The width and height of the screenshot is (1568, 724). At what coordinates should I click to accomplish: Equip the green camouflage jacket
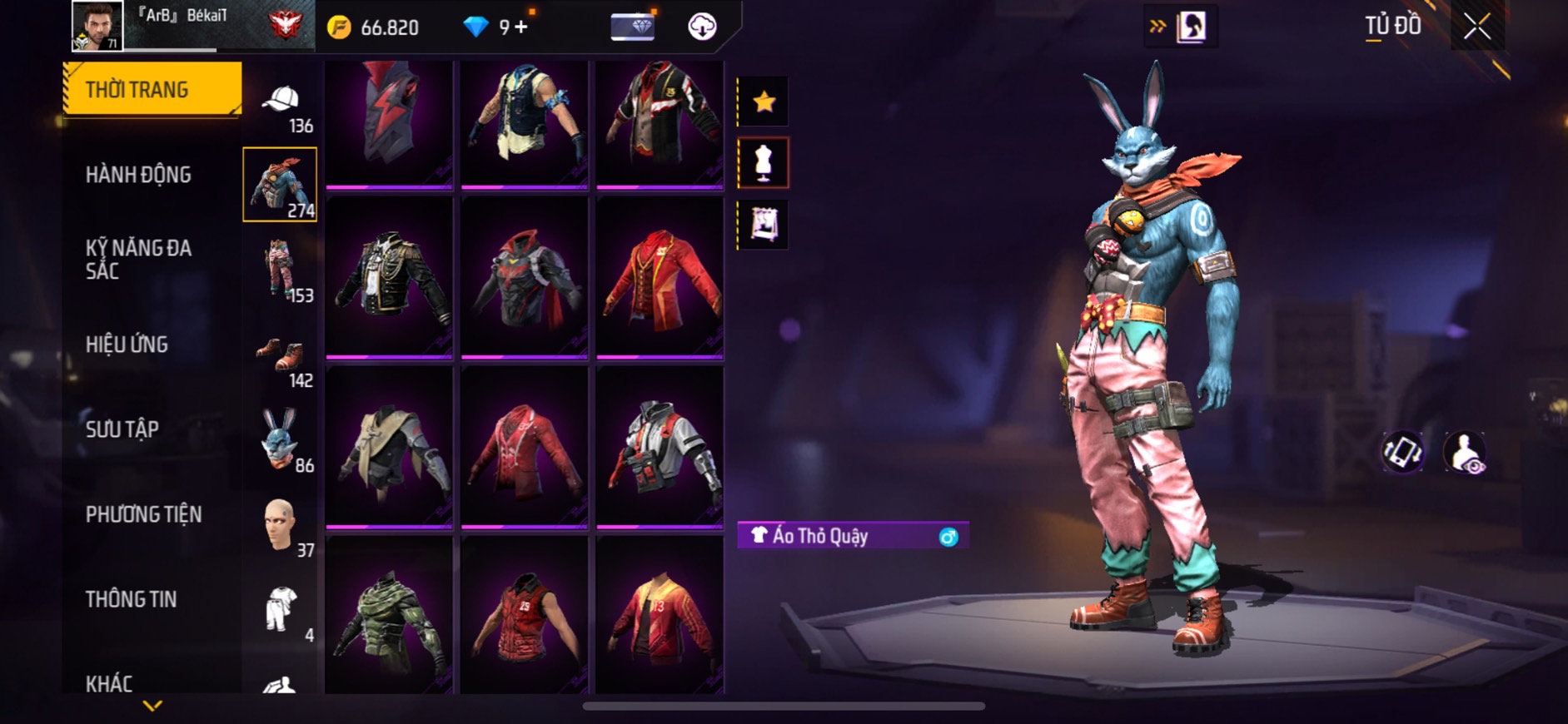click(389, 616)
